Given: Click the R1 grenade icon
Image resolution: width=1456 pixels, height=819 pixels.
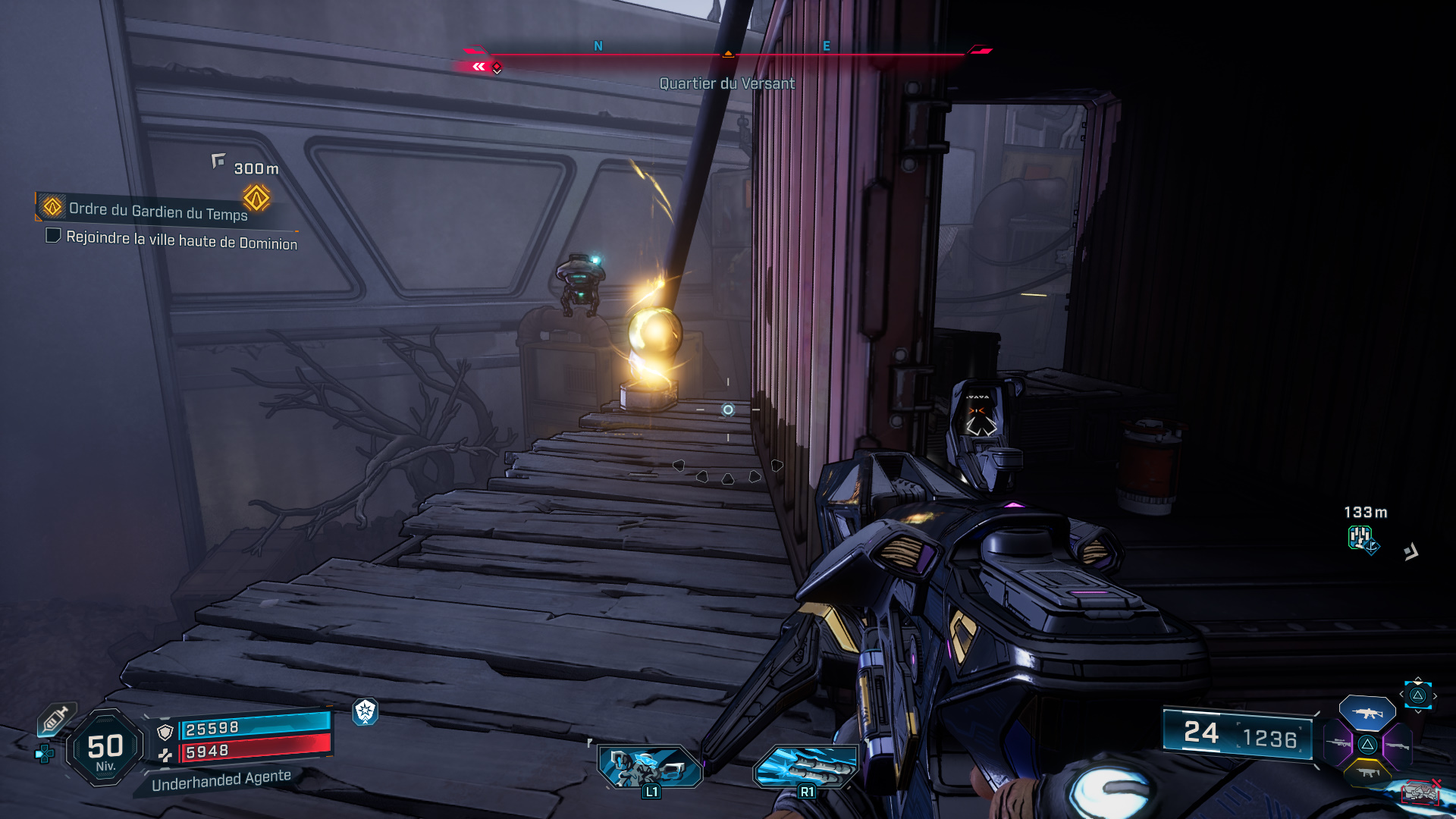Looking at the screenshot, I should click(807, 766).
